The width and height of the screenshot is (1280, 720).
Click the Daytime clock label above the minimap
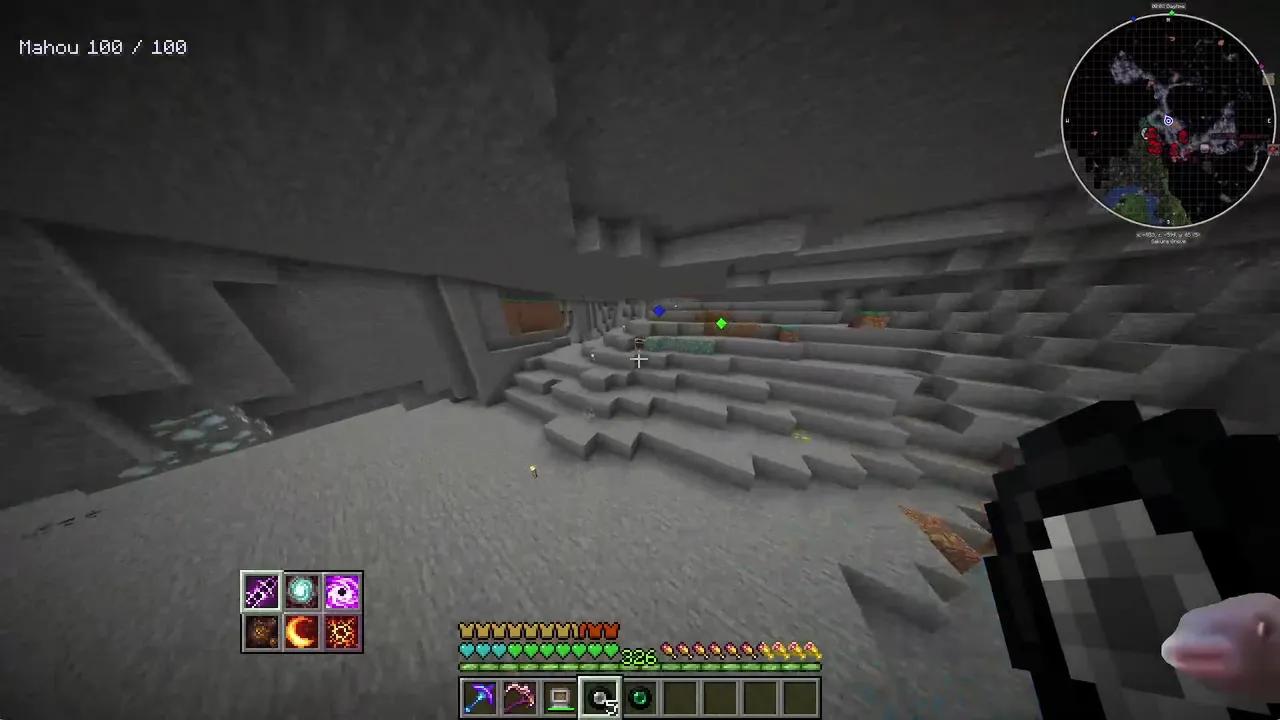pyautogui.click(x=1167, y=6)
